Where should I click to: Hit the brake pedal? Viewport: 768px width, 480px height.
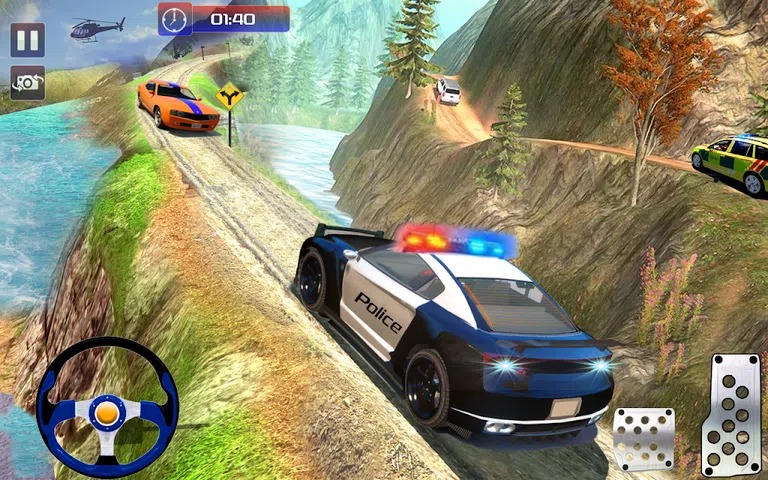coord(643,438)
